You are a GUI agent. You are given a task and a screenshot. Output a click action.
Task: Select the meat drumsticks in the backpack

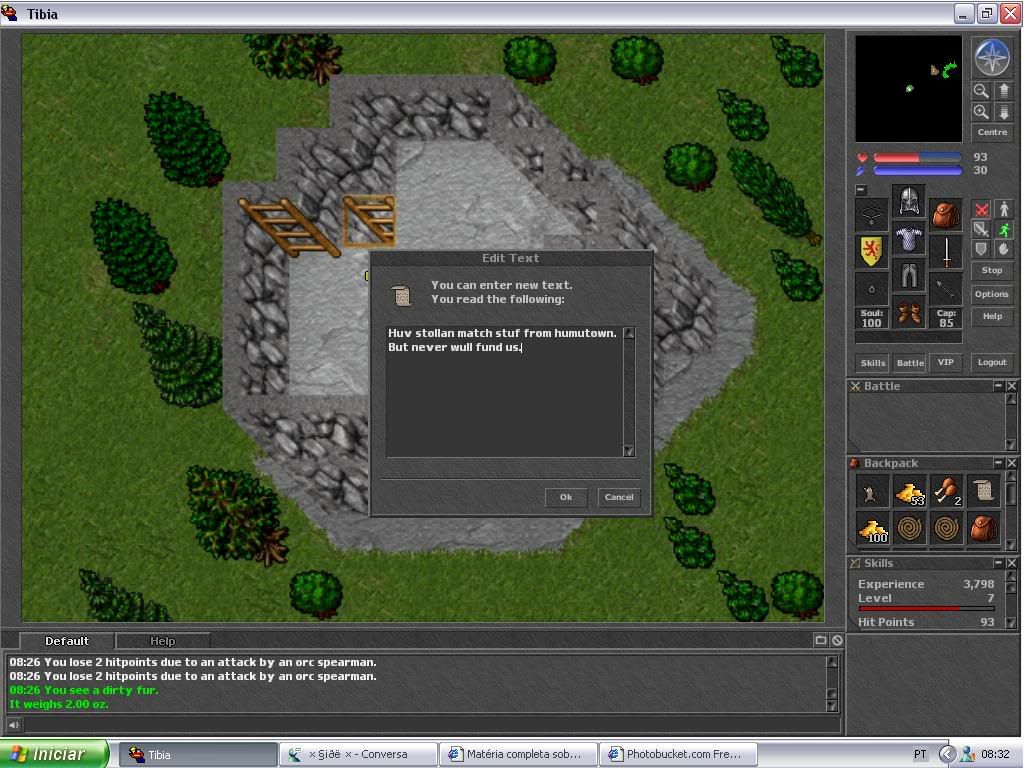(945, 491)
